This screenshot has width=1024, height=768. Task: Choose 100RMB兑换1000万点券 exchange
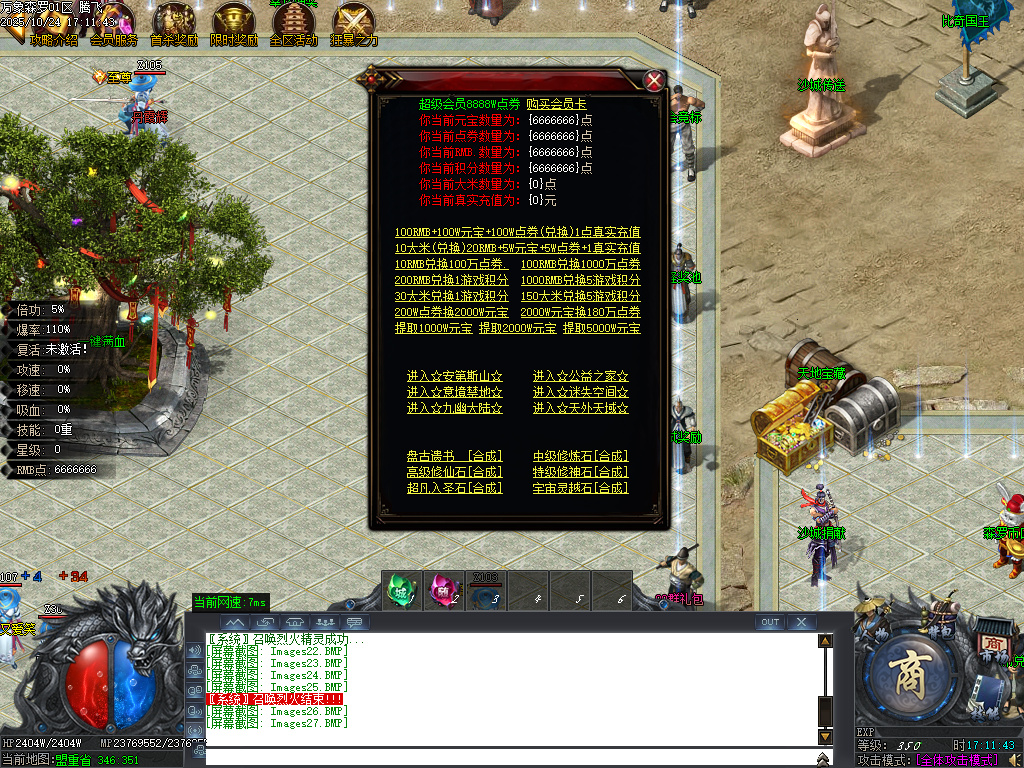[580, 264]
